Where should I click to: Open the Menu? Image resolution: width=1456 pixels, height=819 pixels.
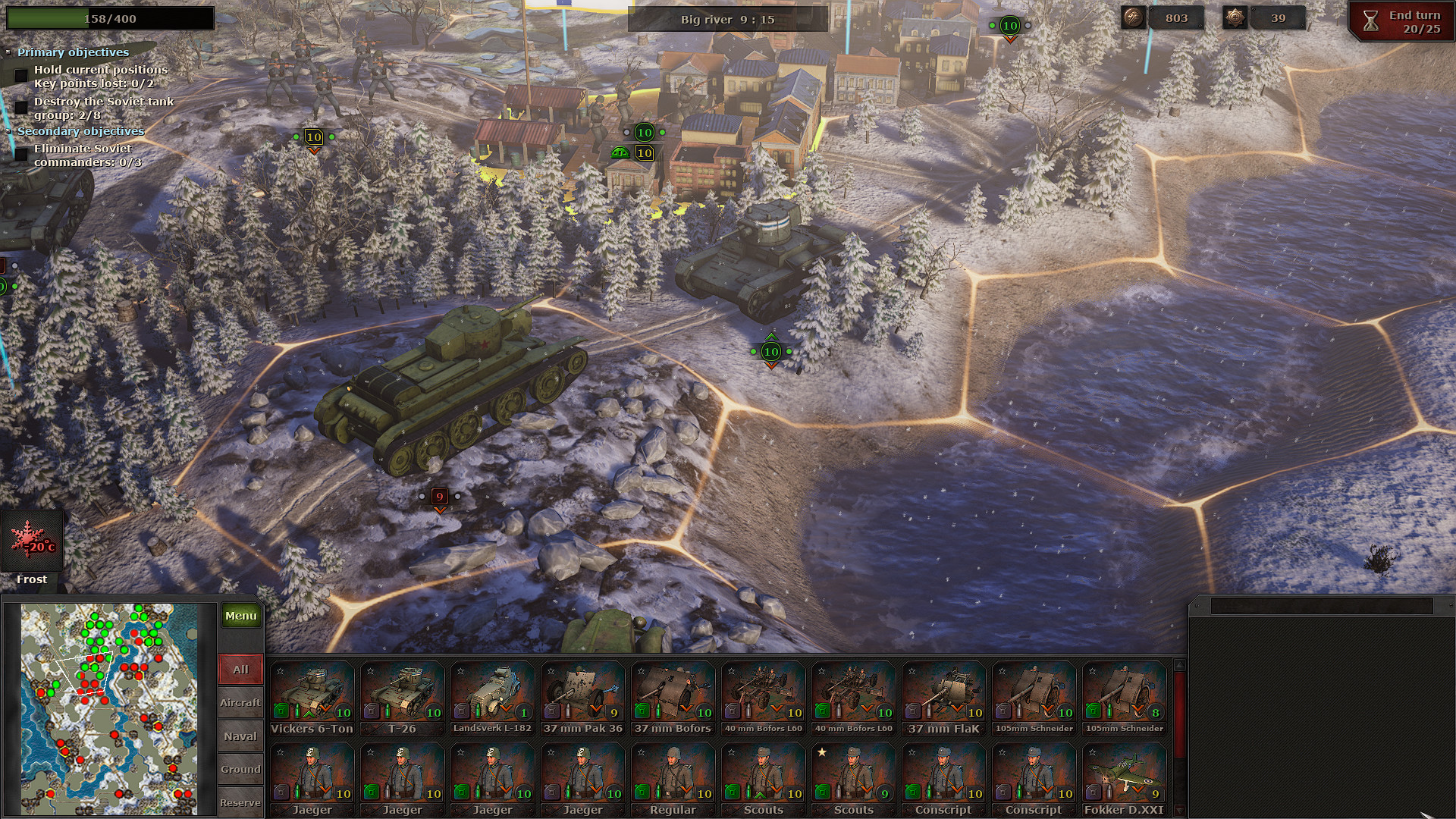pyautogui.click(x=240, y=616)
